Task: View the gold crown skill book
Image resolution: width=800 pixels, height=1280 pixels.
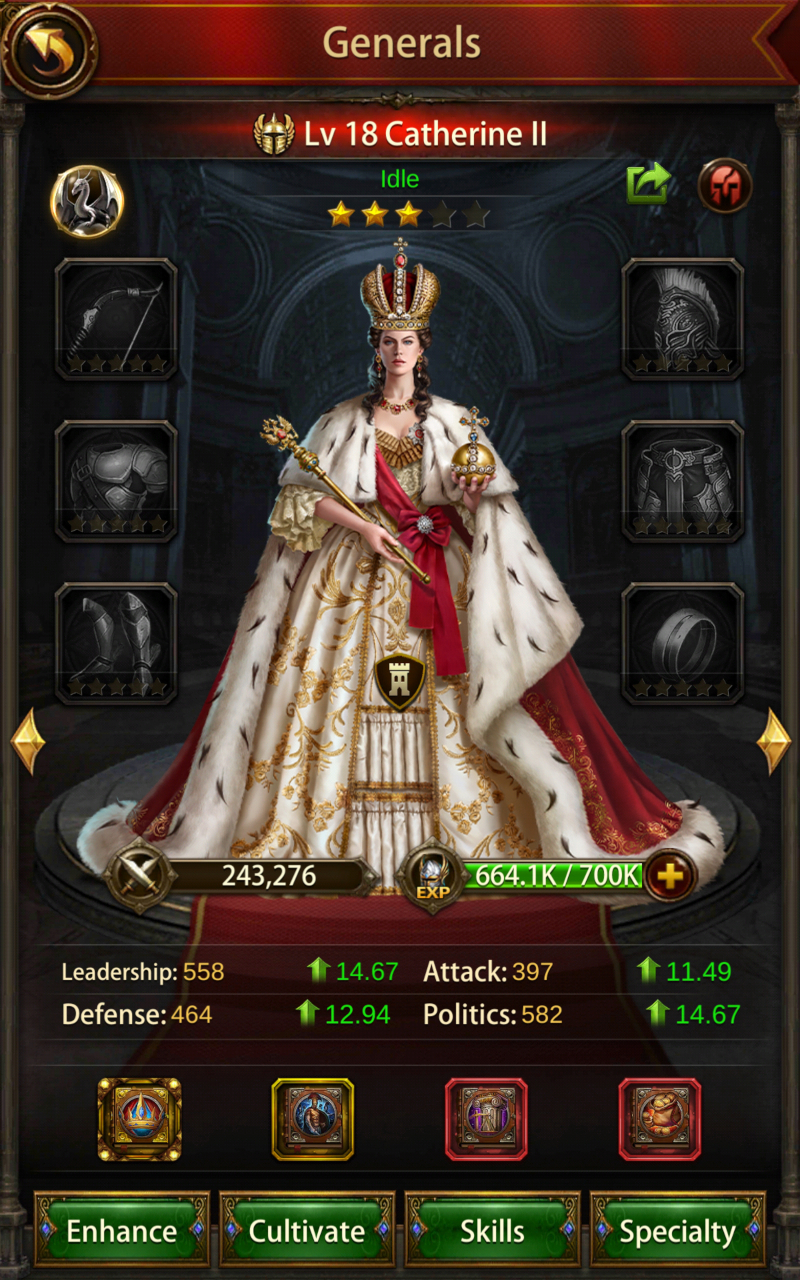Action: 139,1118
